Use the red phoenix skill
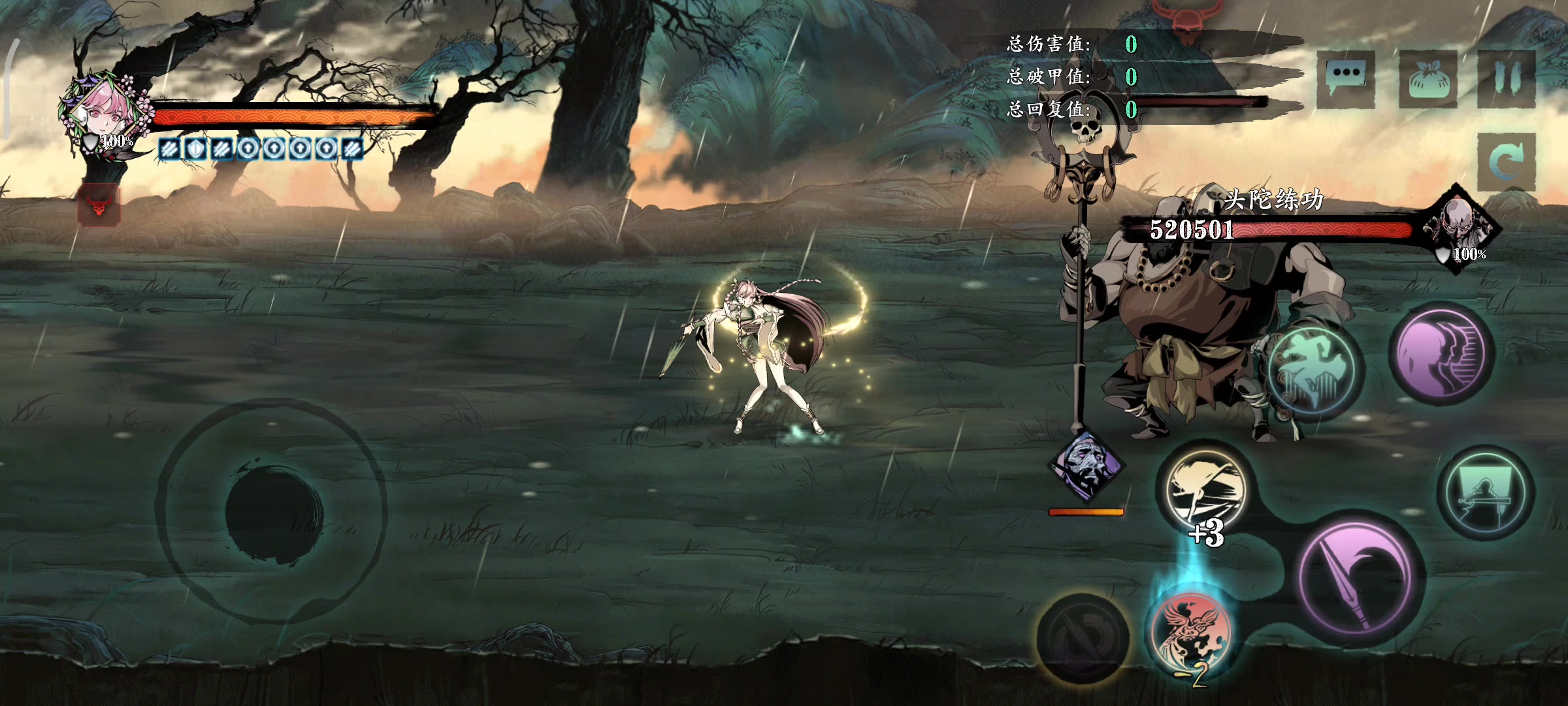 click(1190, 633)
